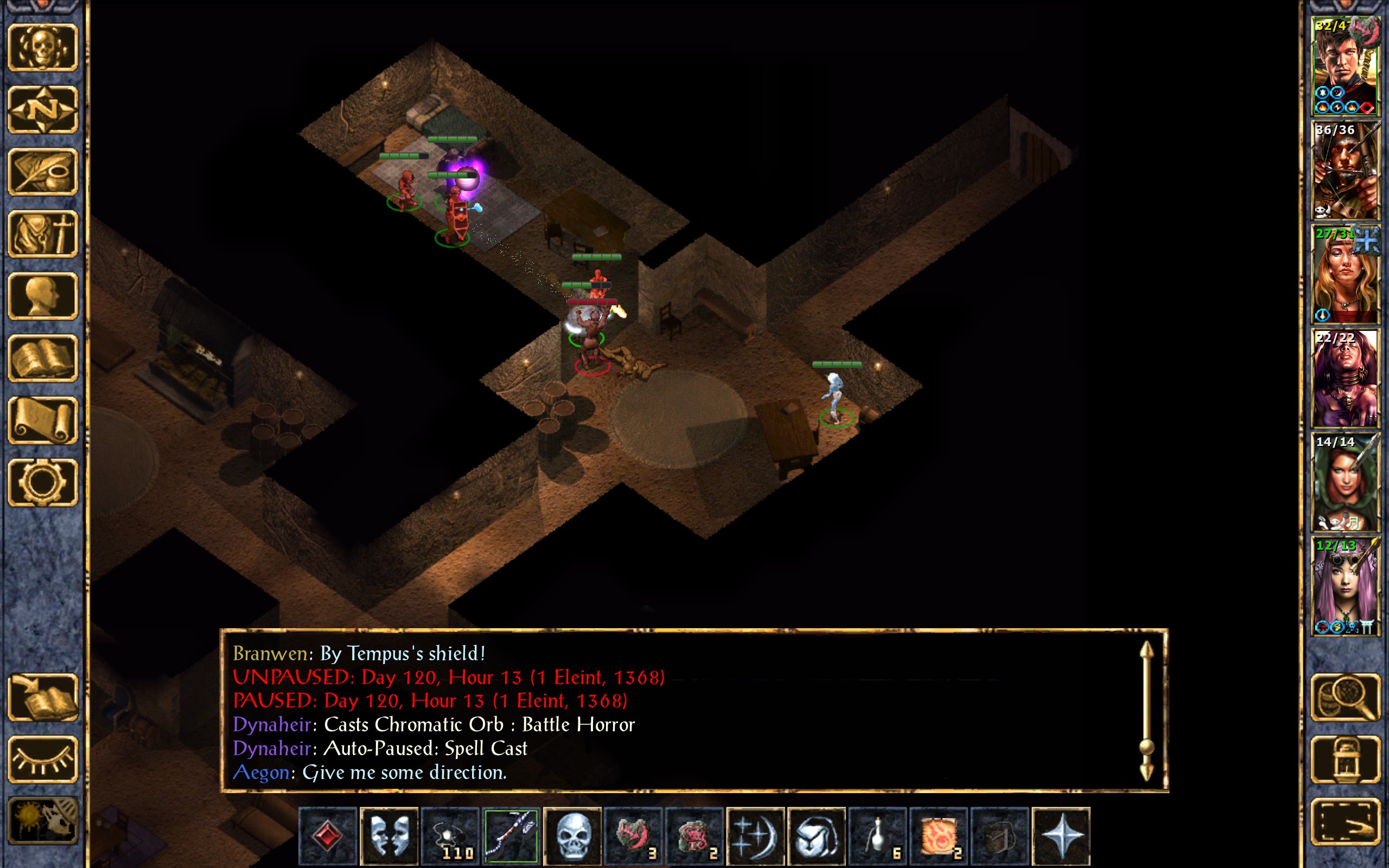Open the mage spellbook

tap(43, 358)
